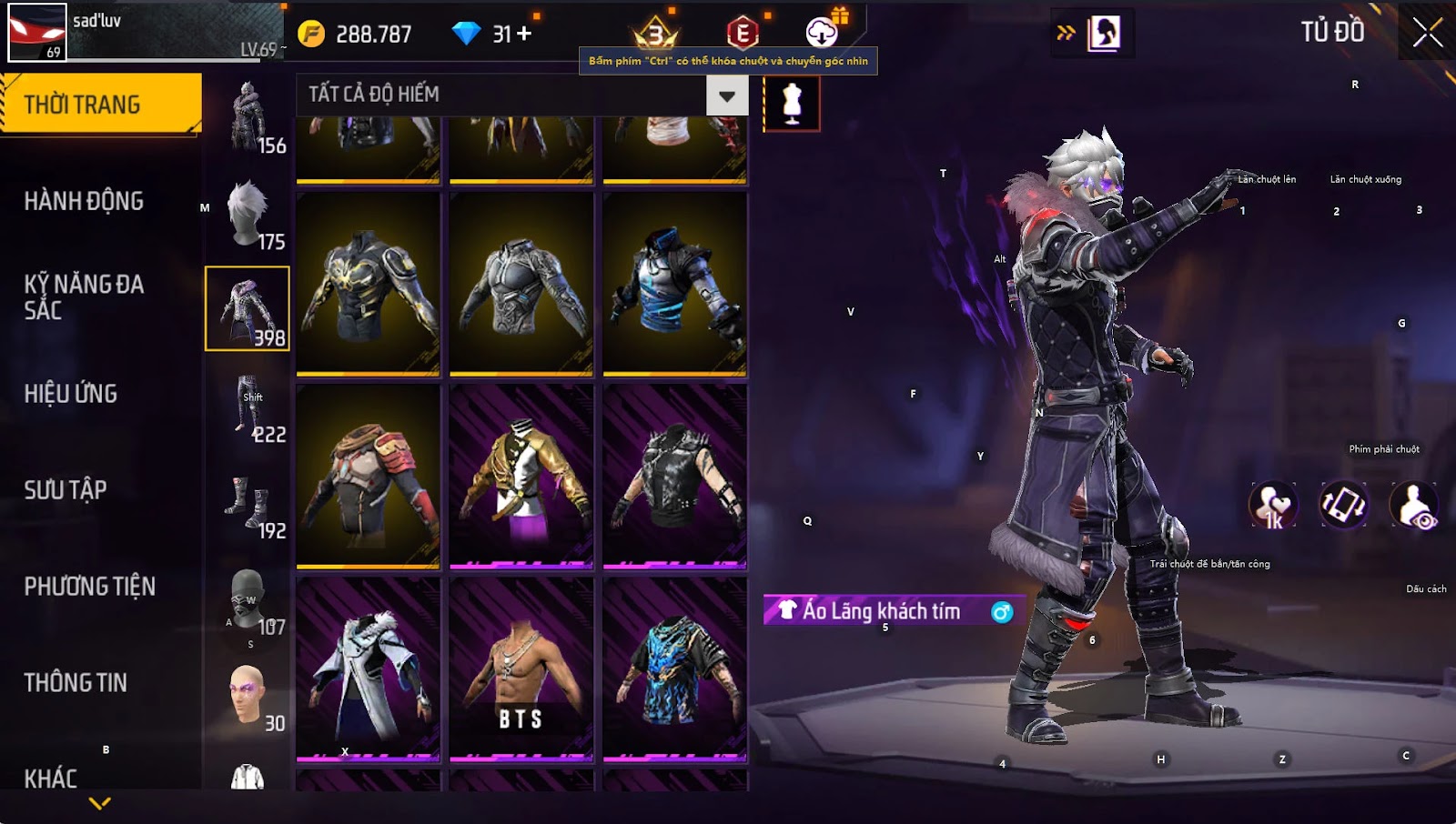
Task: Go to the Sưu Tập tab
Action: point(66,490)
